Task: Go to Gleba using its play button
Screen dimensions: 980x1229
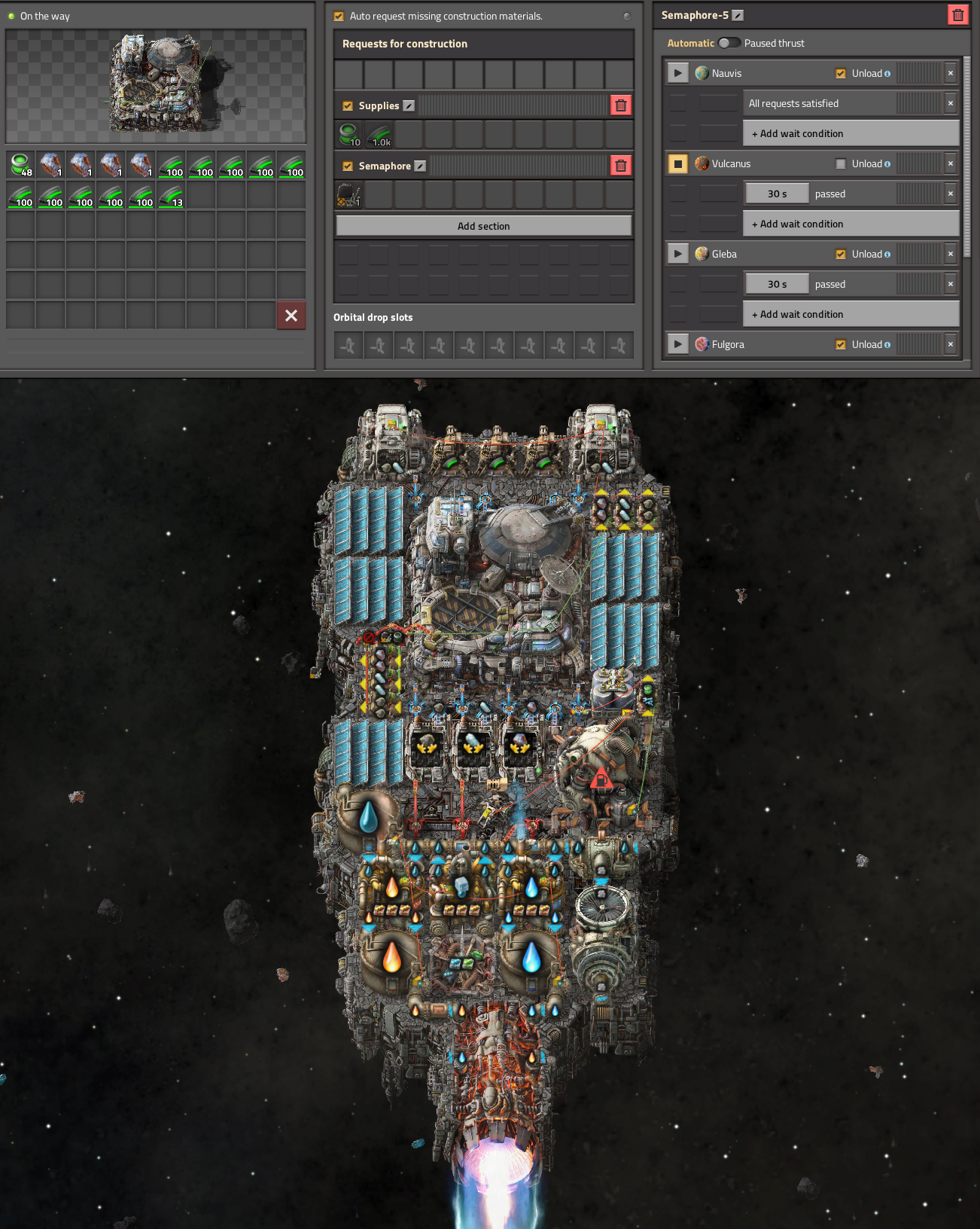Action: (677, 254)
